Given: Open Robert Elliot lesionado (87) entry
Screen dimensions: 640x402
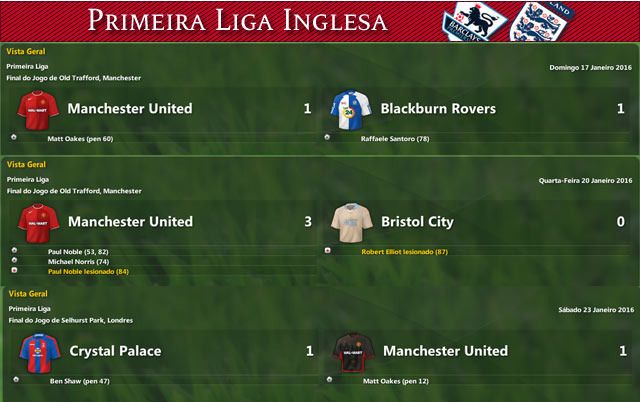Looking at the screenshot, I should pyautogui.click(x=404, y=251).
